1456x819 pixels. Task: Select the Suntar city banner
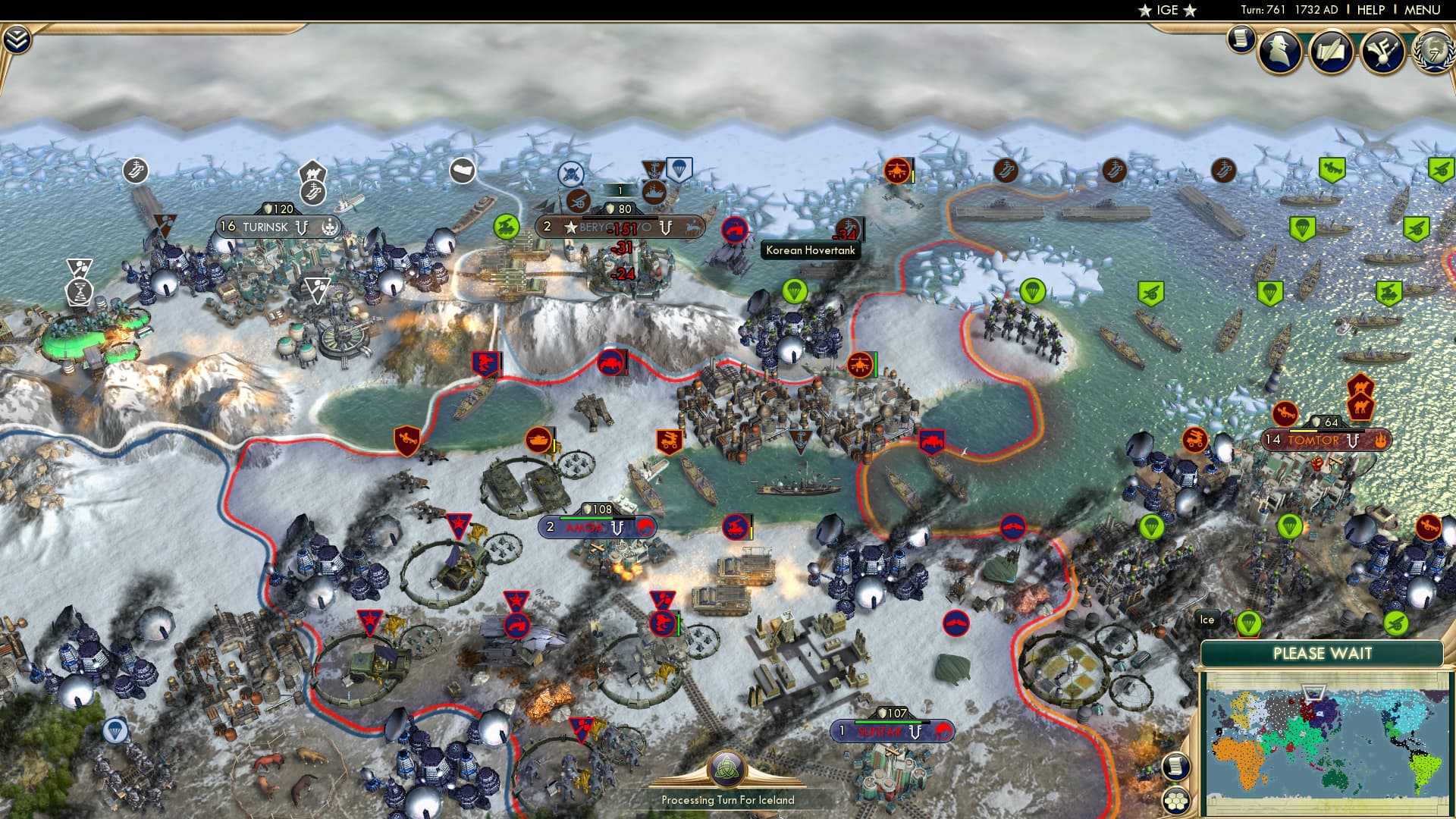tap(891, 731)
